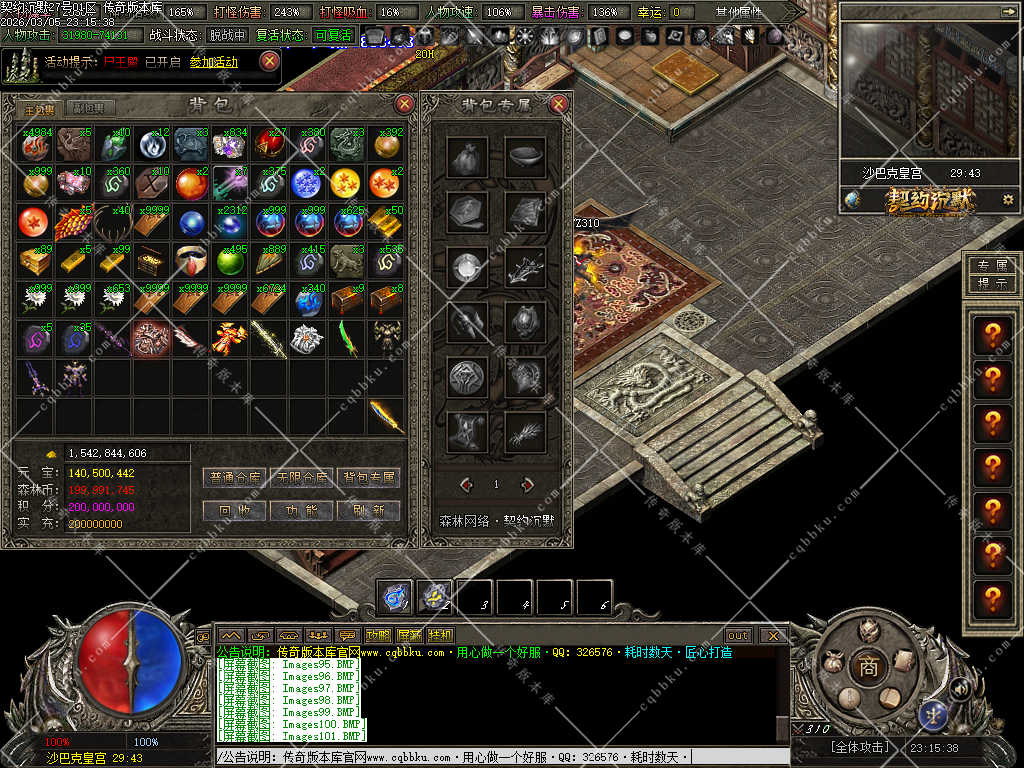Image resolution: width=1024 pixels, height=768 pixels.
Task: Close the 背包专属 panel
Action: (559, 104)
